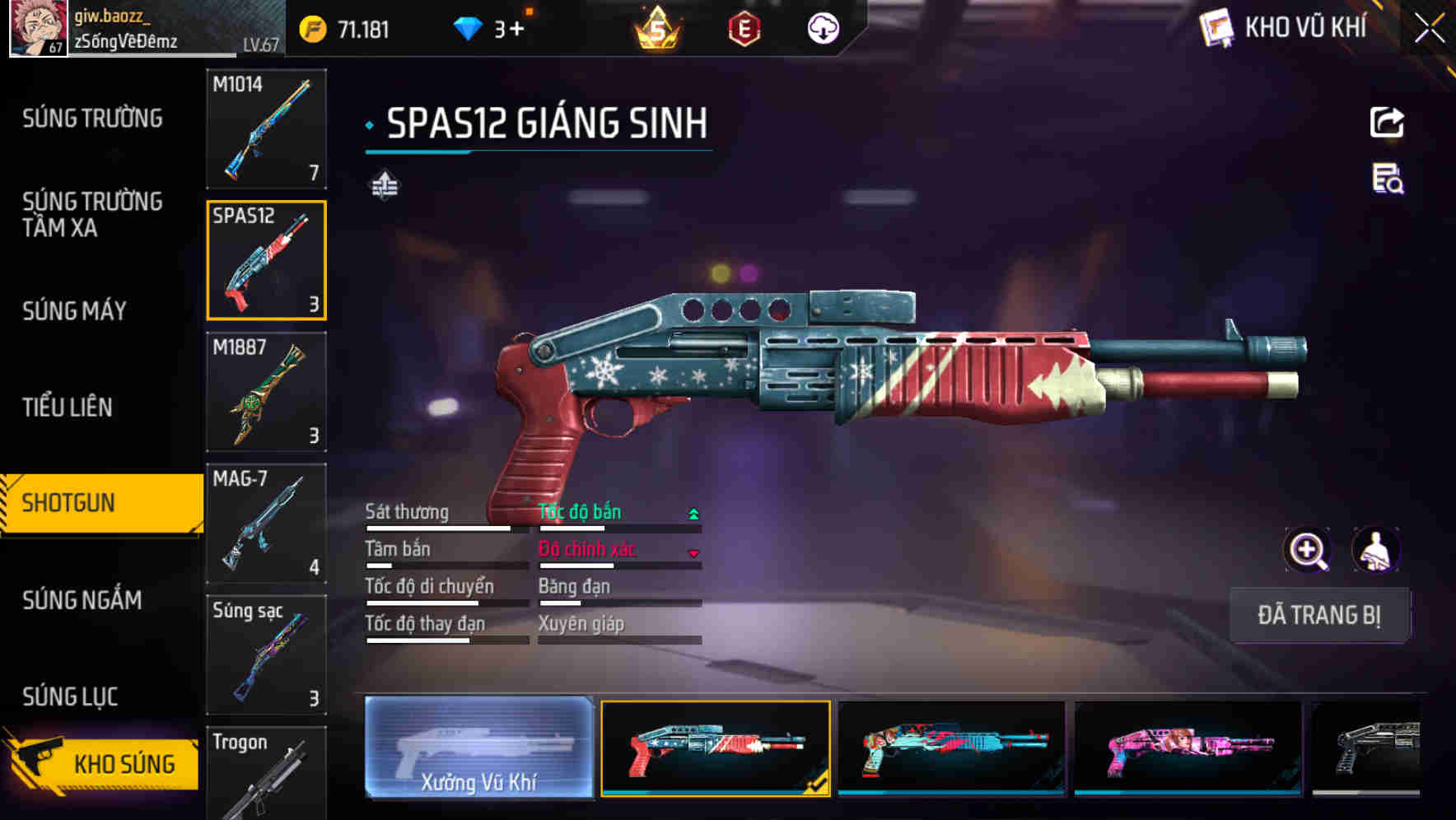1456x820 pixels.
Task: Open the Súng Trường Tầm Xa category
Action: point(92,214)
